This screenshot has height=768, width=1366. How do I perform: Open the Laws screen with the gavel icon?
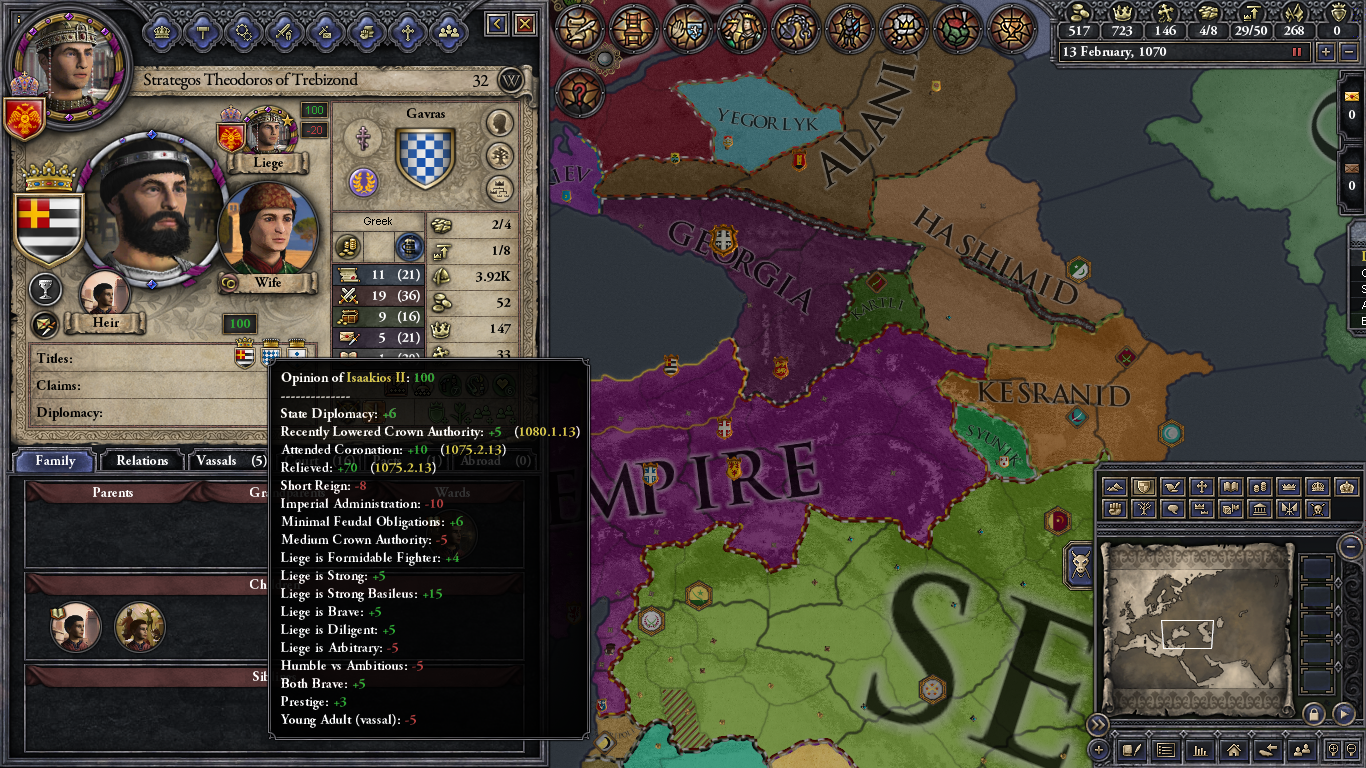tap(202, 31)
